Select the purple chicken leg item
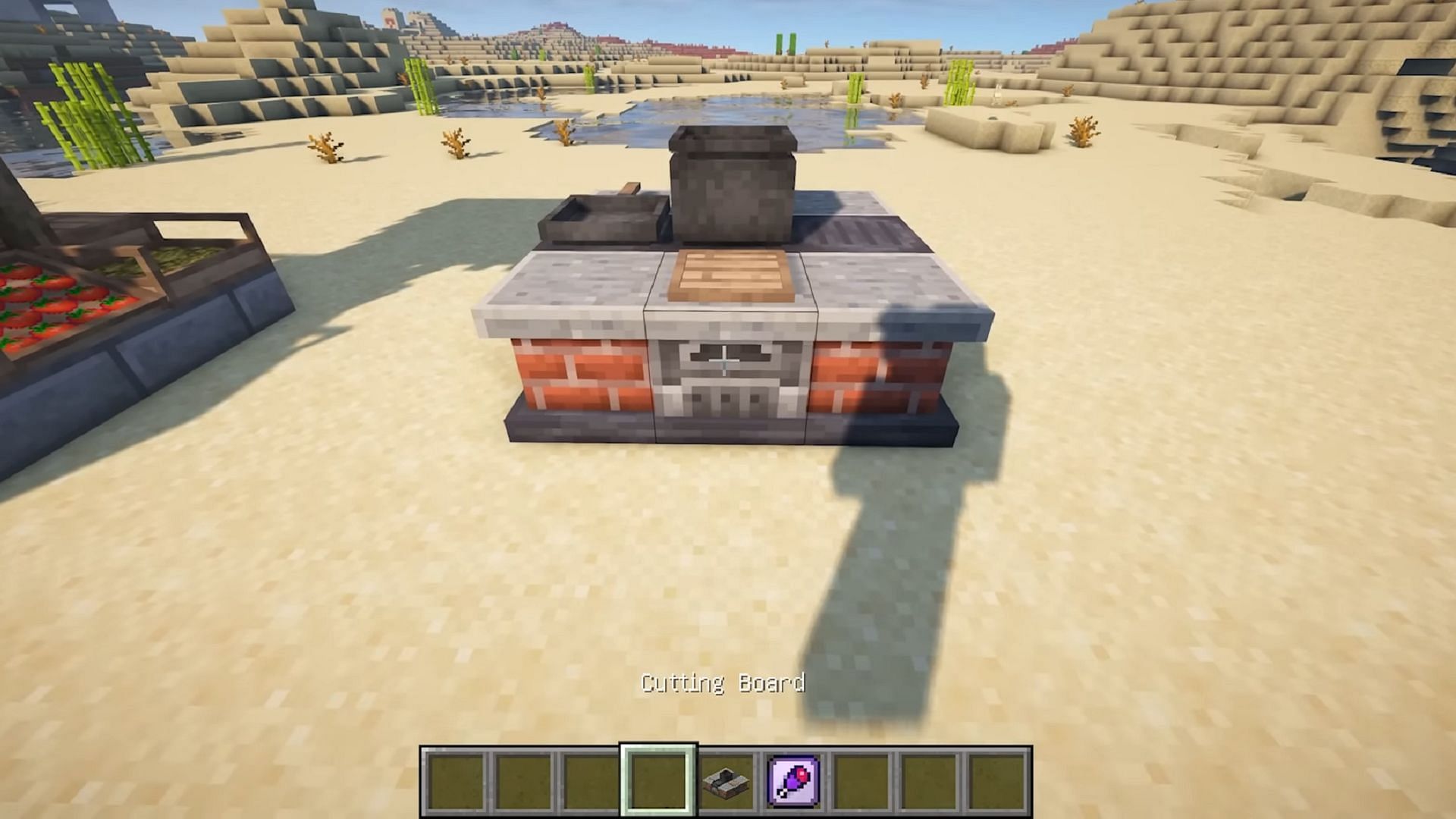This screenshot has height=819, width=1456. click(x=793, y=781)
